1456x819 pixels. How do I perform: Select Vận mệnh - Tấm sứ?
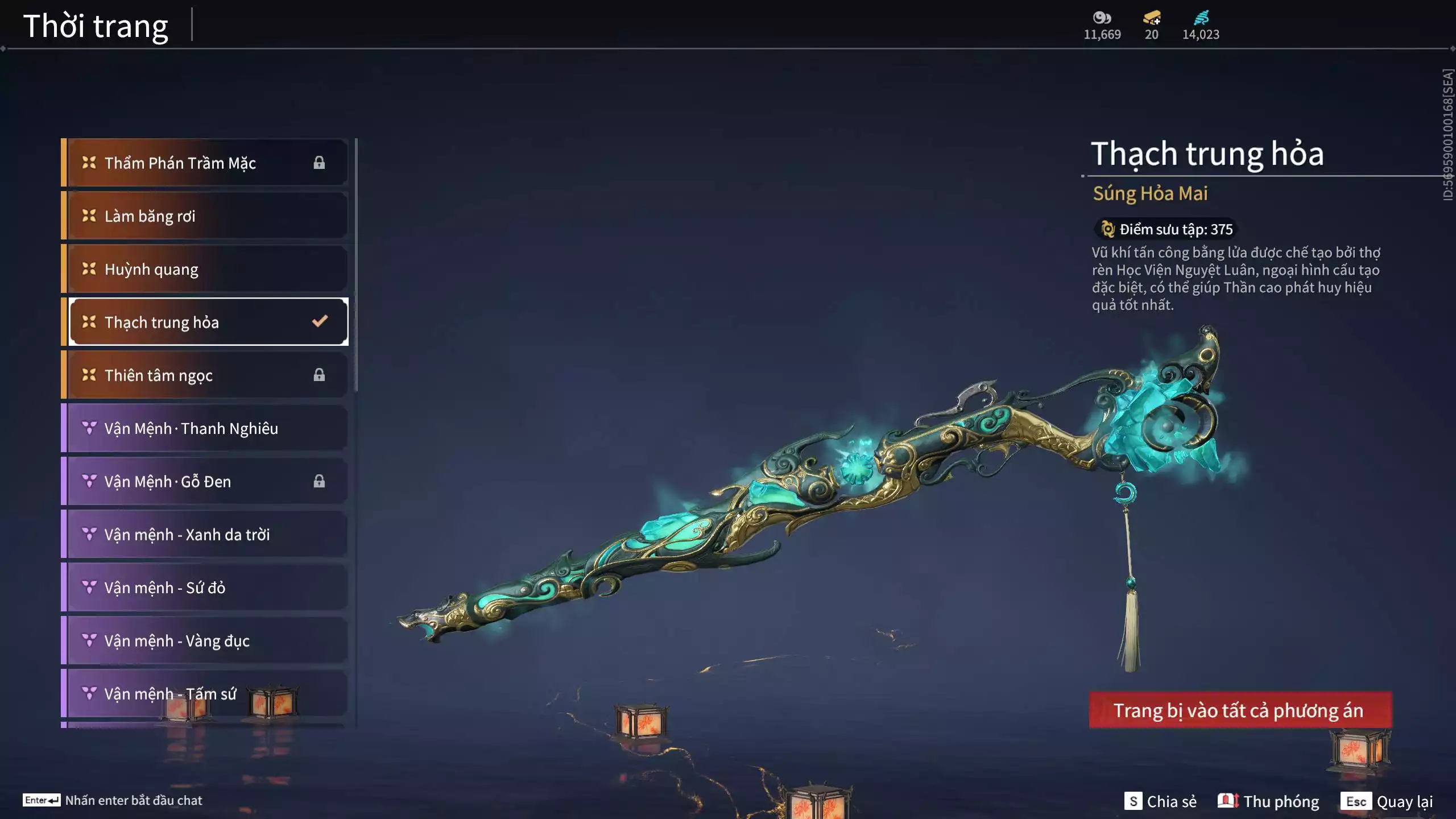tap(205, 694)
